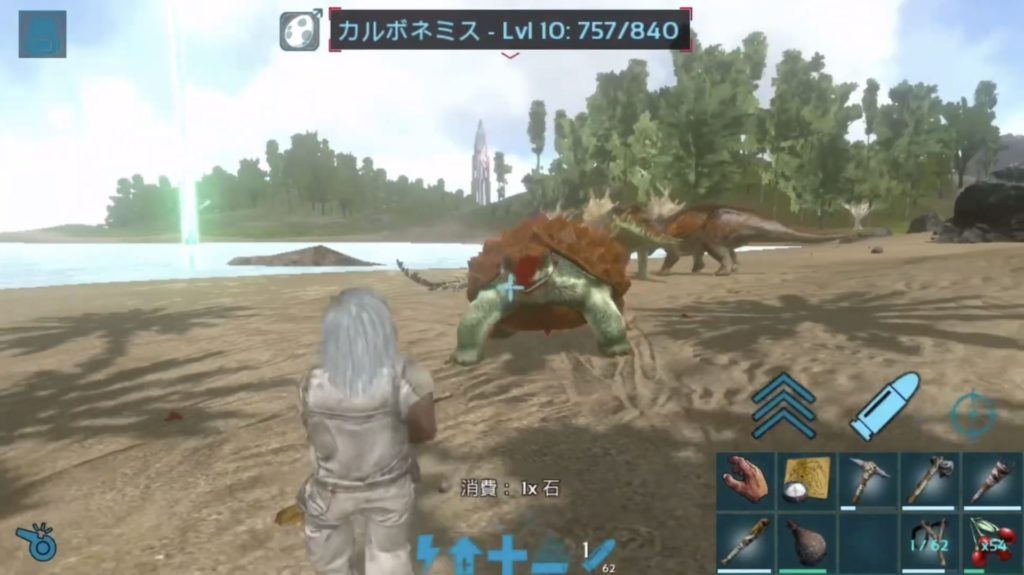Image resolution: width=1024 pixels, height=575 pixels.
Task: Tap the whistle command icon
Action: click(x=36, y=541)
